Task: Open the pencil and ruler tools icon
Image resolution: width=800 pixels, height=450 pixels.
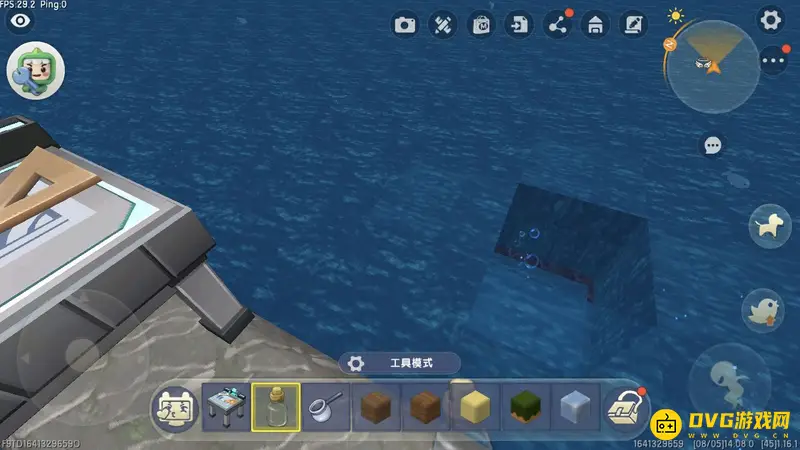Action: (443, 25)
